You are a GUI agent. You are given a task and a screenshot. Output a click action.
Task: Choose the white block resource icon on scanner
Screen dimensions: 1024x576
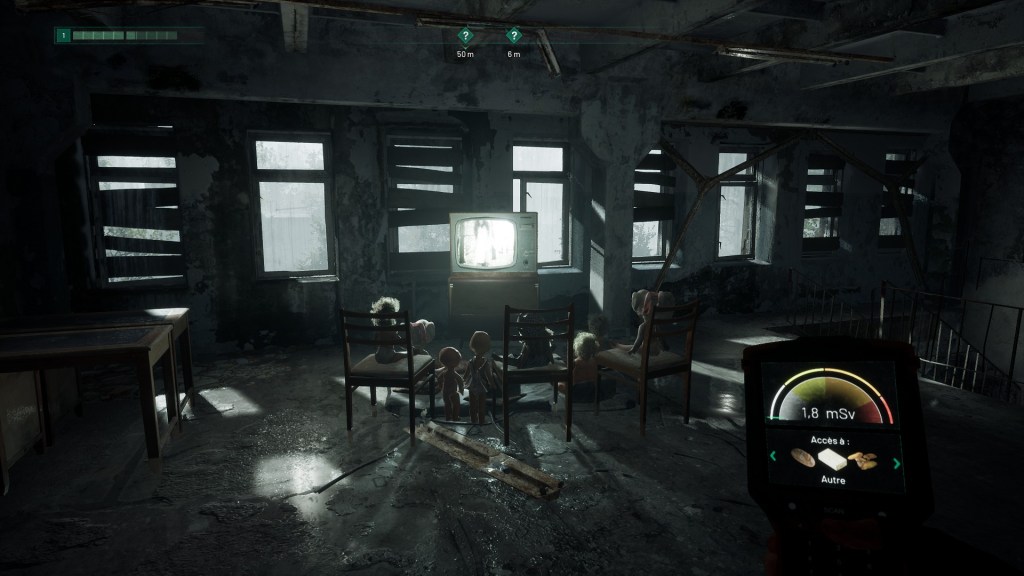(832, 460)
